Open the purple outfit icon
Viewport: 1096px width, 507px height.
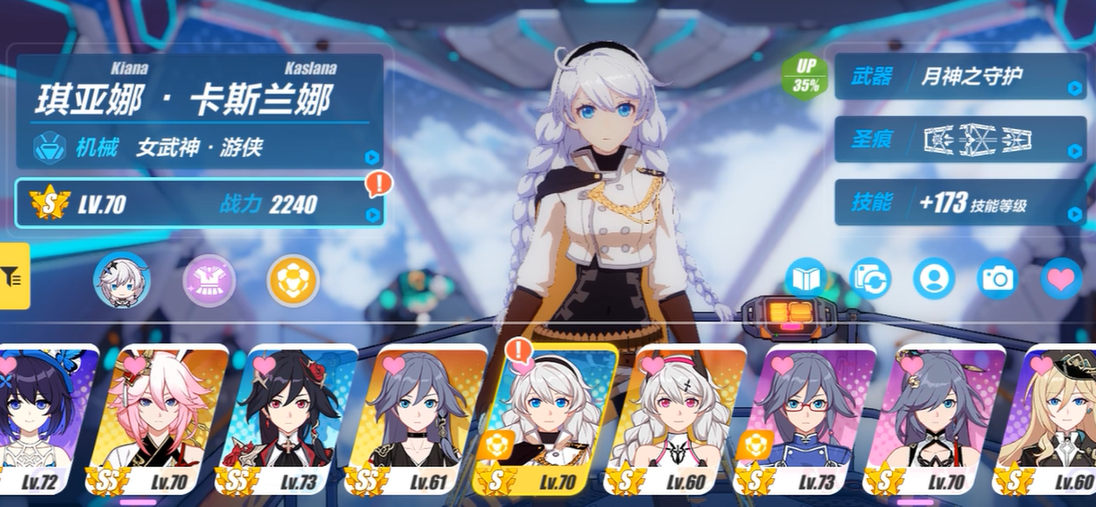coord(209,281)
